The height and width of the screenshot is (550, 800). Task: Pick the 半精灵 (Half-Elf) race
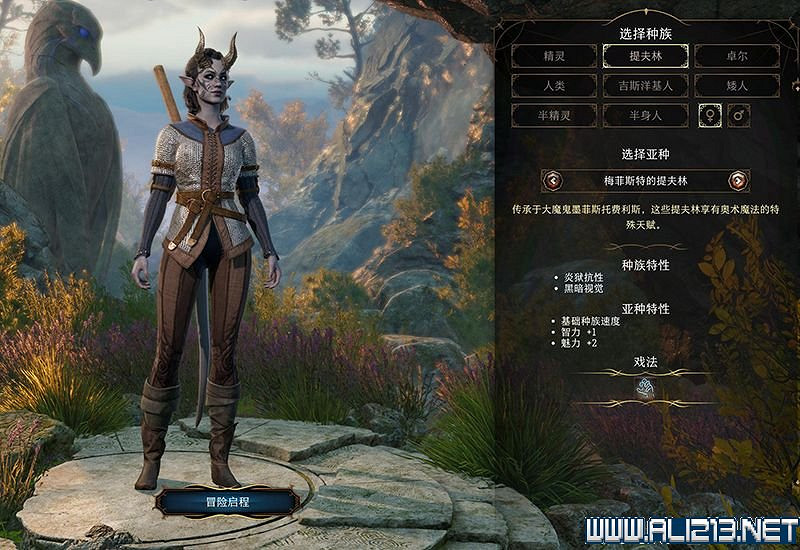(554, 116)
